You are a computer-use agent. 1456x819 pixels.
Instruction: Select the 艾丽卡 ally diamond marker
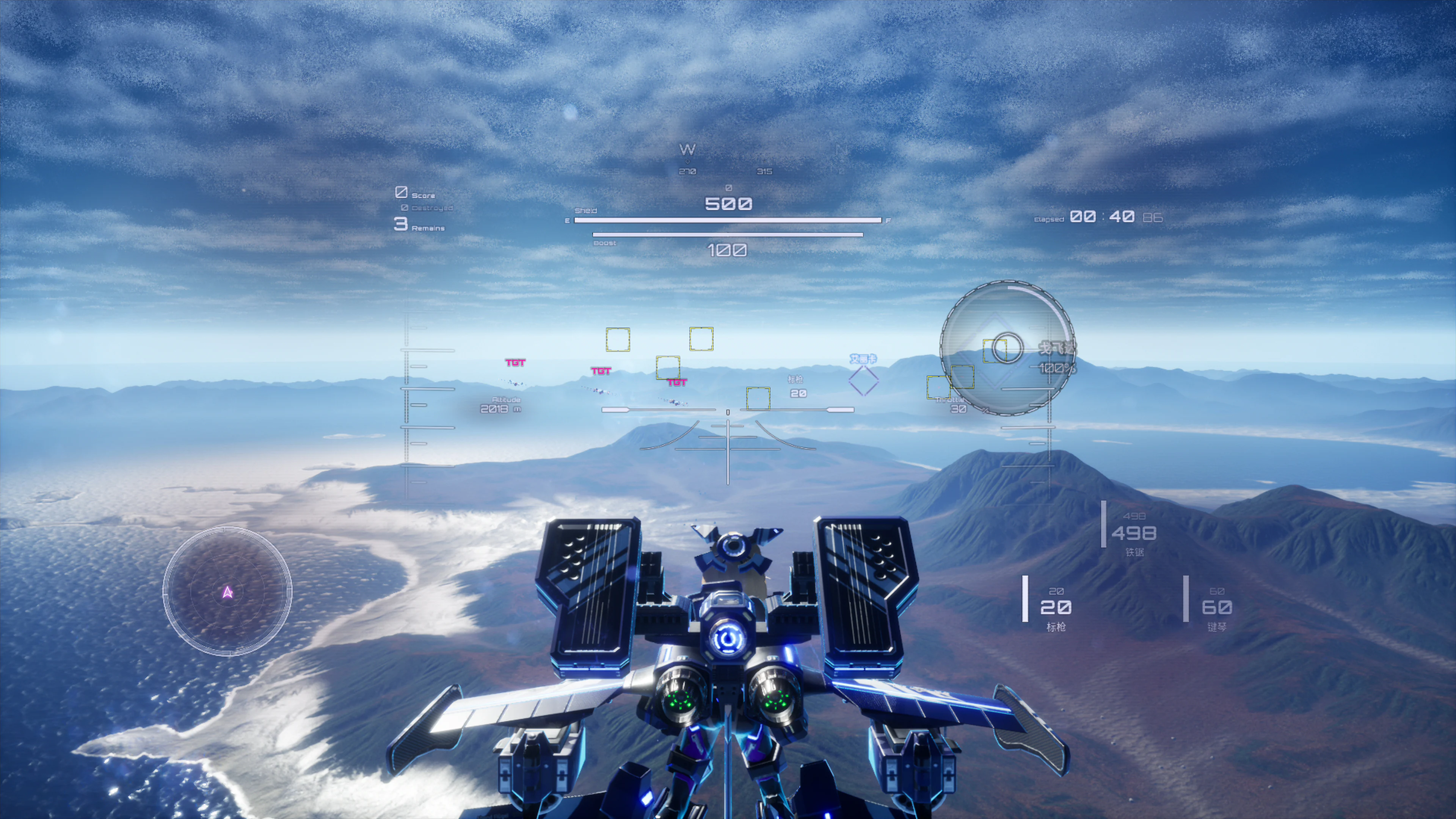(863, 380)
